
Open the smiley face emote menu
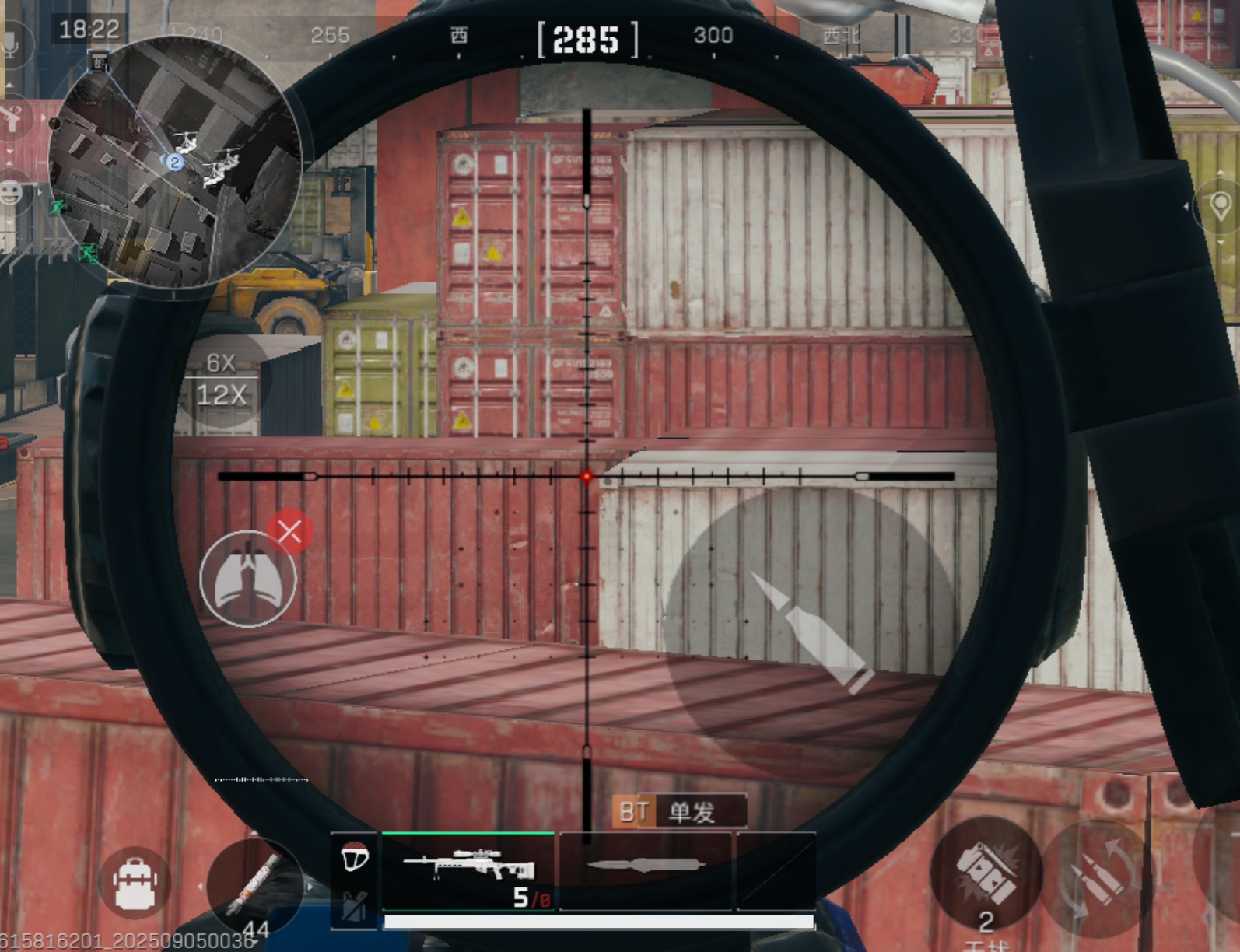(x=11, y=192)
